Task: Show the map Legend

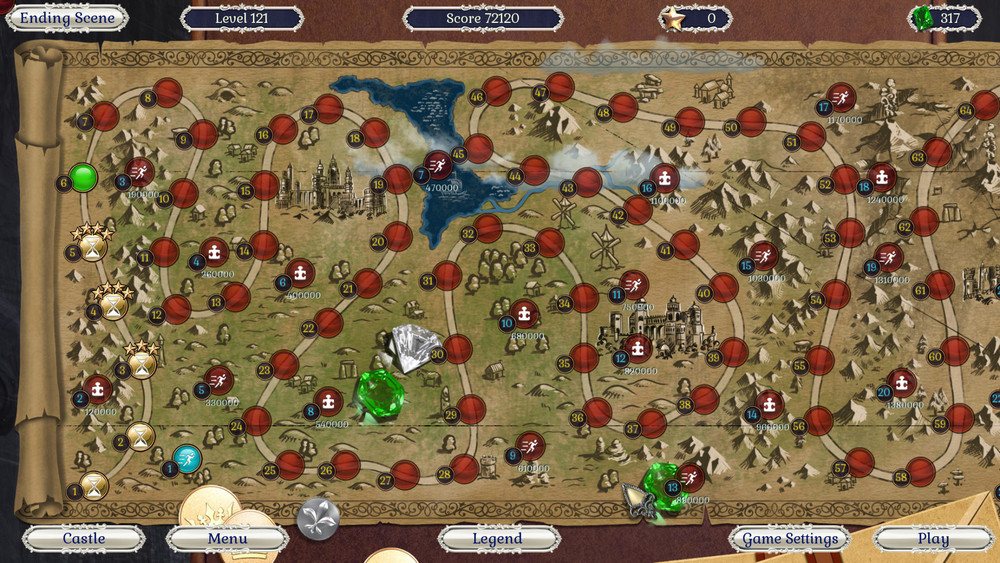Action: [x=497, y=539]
